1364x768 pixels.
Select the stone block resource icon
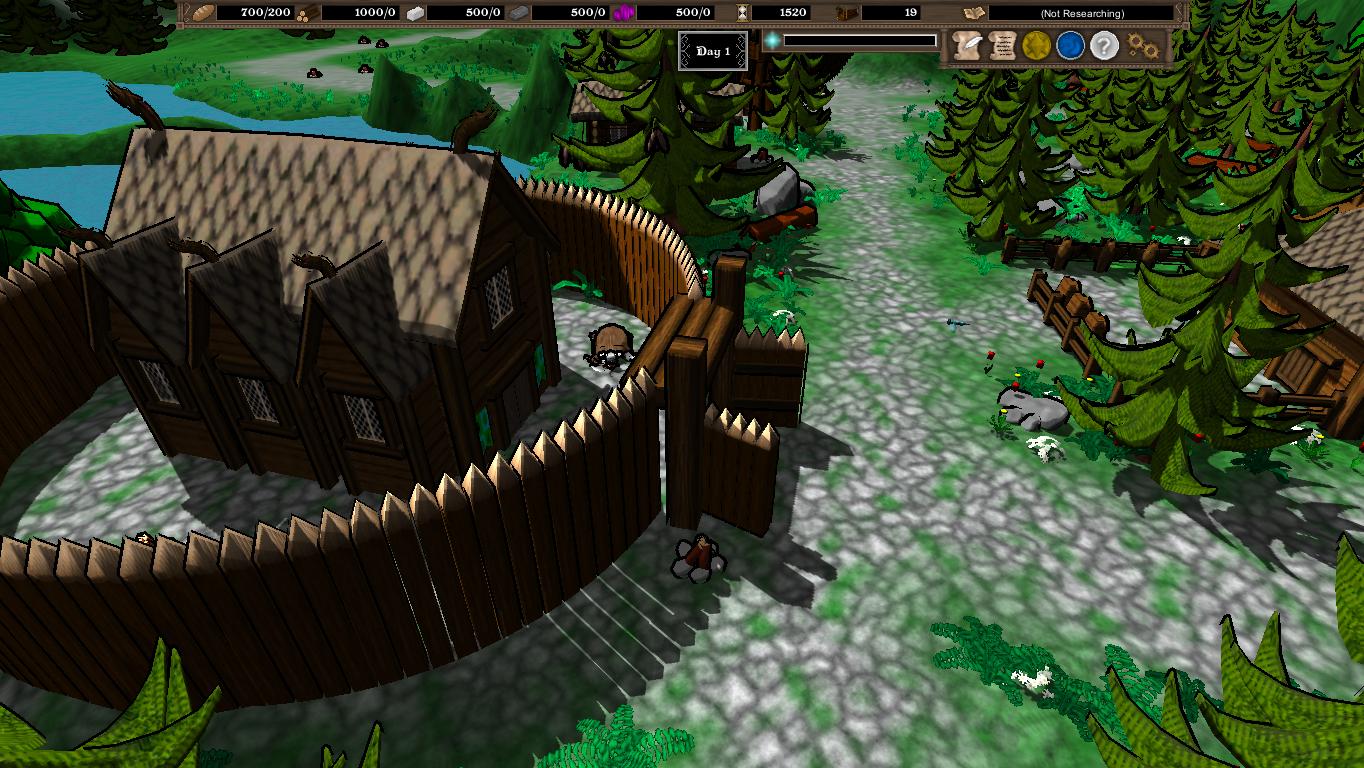pyautogui.click(x=416, y=13)
